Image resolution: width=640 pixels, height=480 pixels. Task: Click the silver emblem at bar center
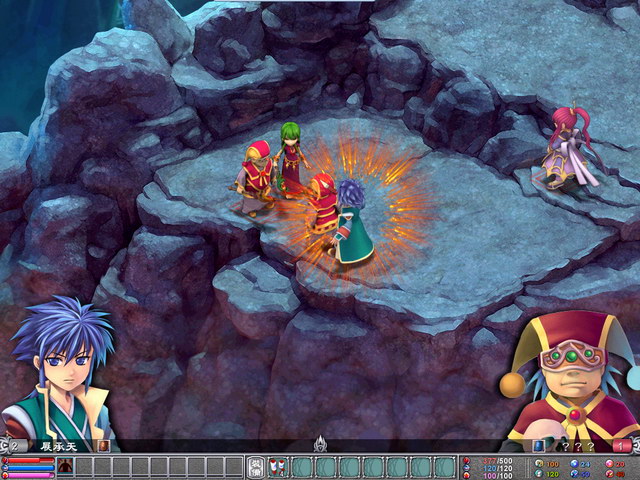coord(320,443)
